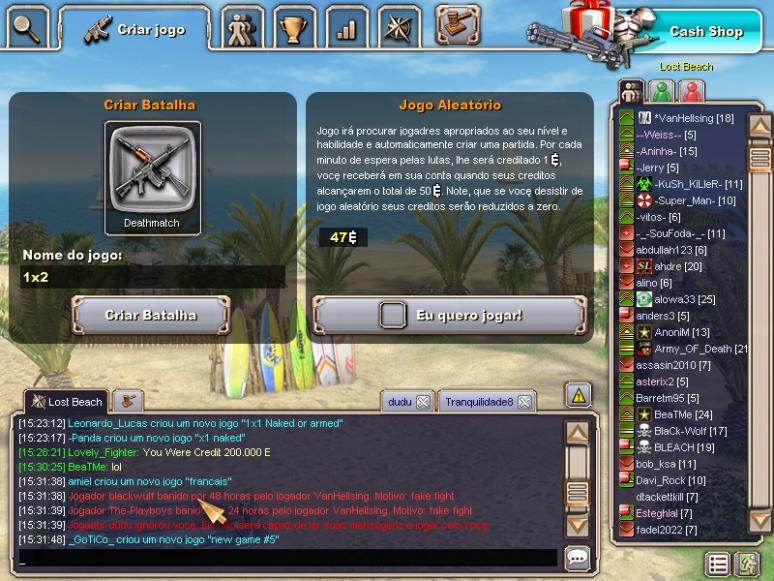This screenshot has width=774, height=581.
Task: Join random game with Eu quero jogar!
Action: click(449, 315)
